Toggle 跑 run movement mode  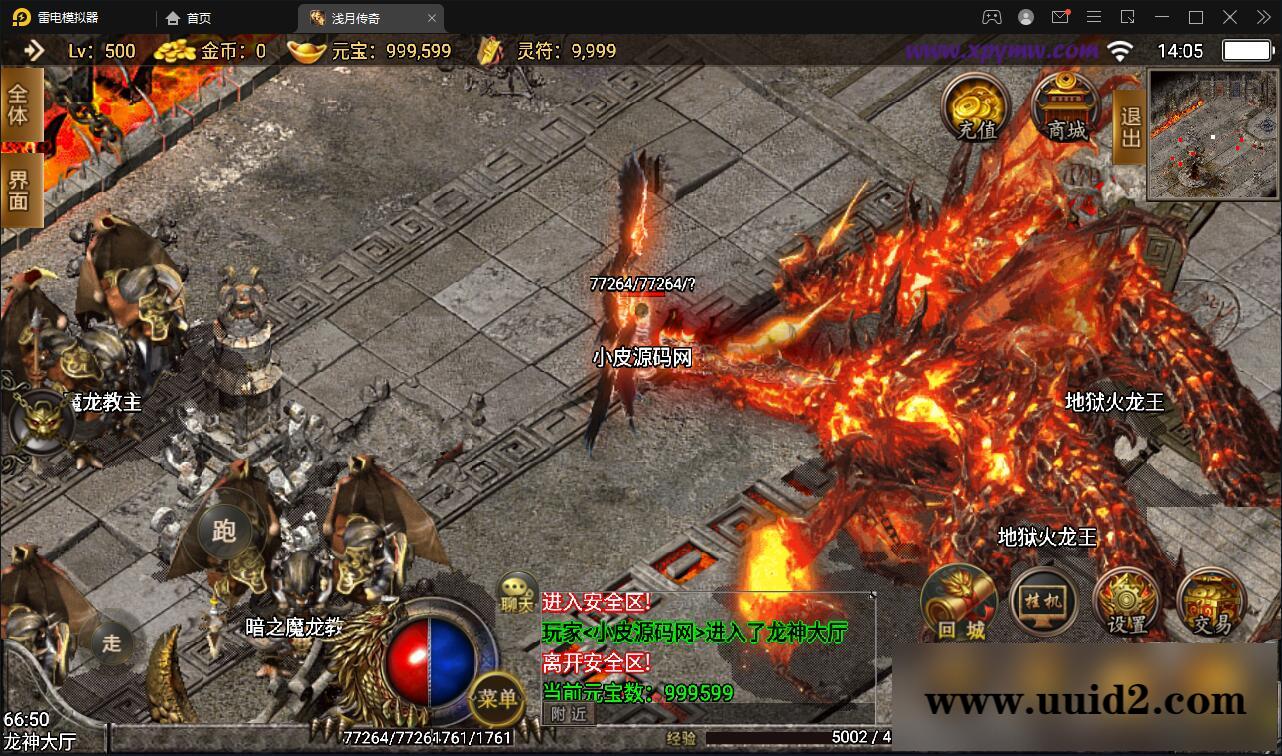pos(225,532)
